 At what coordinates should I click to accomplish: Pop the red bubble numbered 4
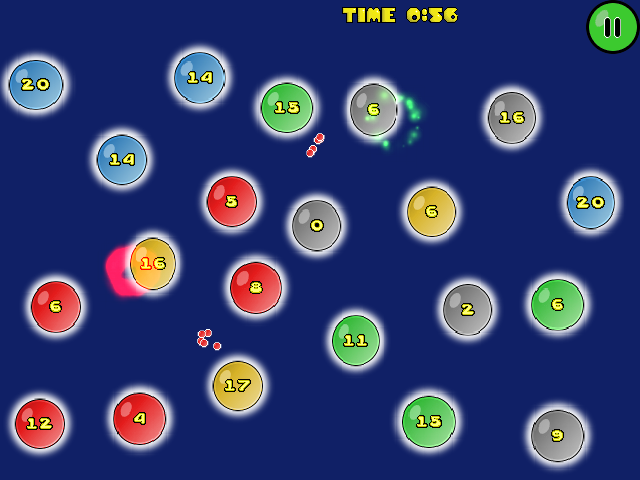pos(140,418)
